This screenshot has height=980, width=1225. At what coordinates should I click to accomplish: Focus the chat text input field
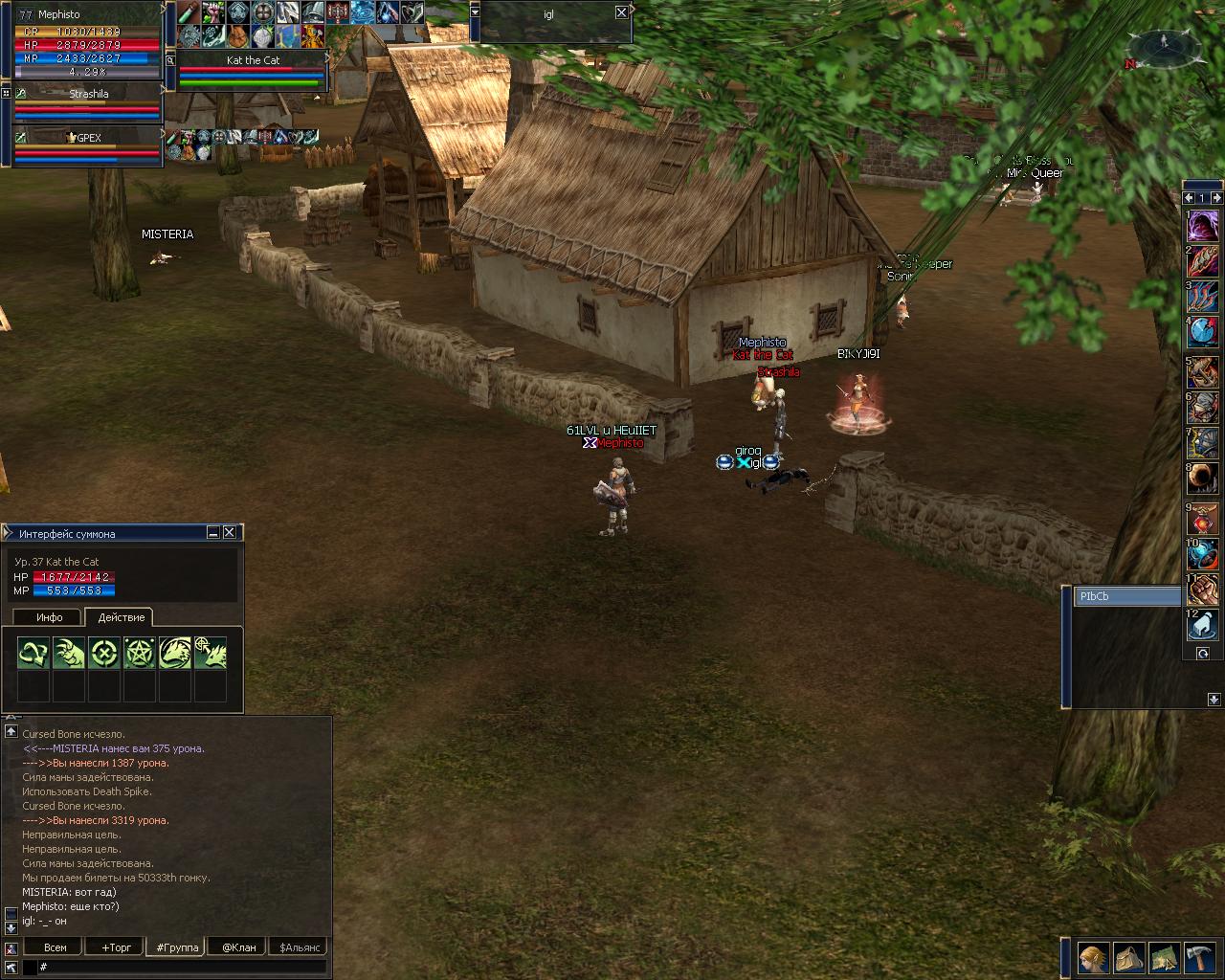click(182, 968)
